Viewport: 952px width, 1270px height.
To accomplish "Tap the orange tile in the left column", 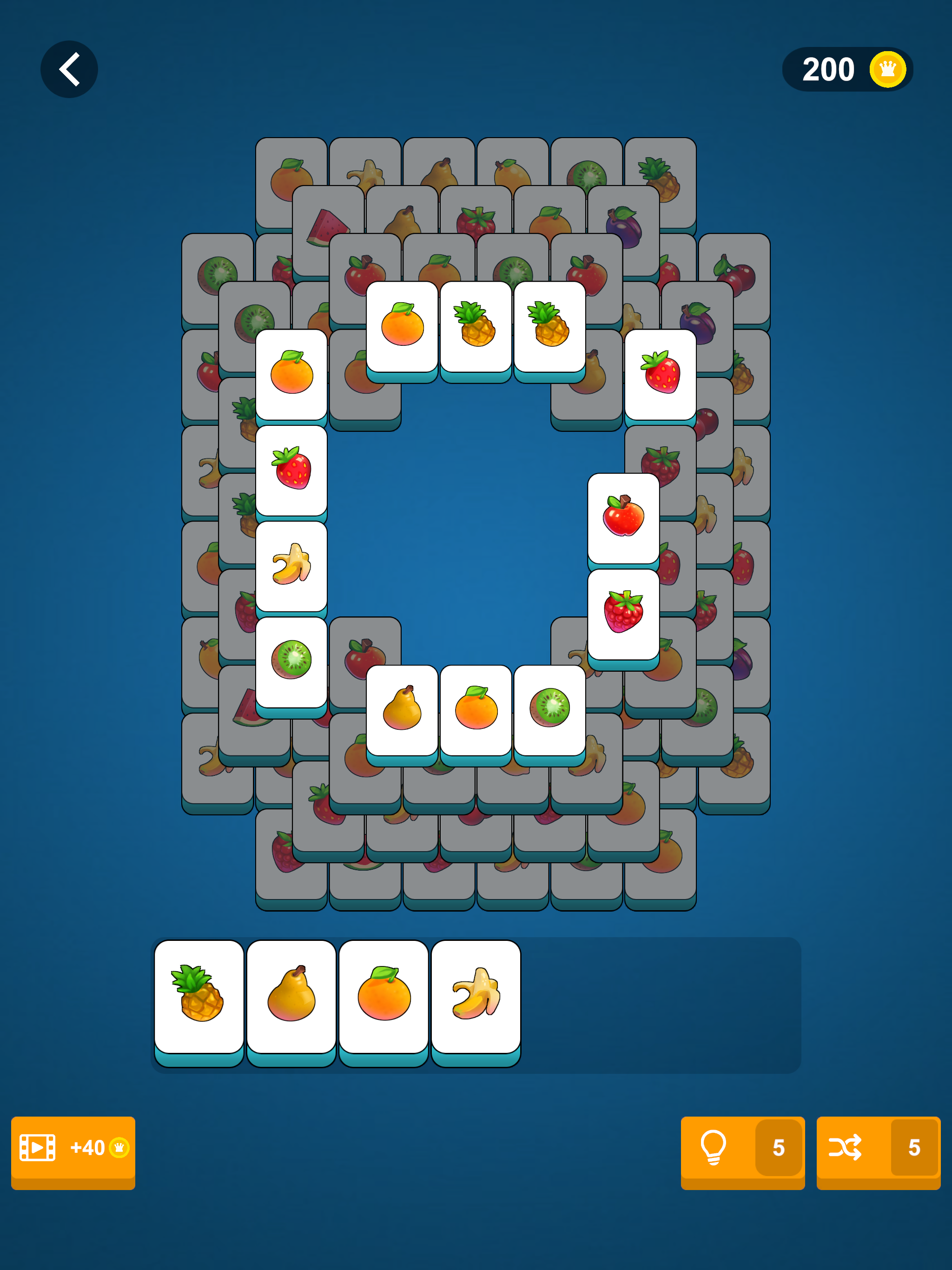I will (x=291, y=370).
